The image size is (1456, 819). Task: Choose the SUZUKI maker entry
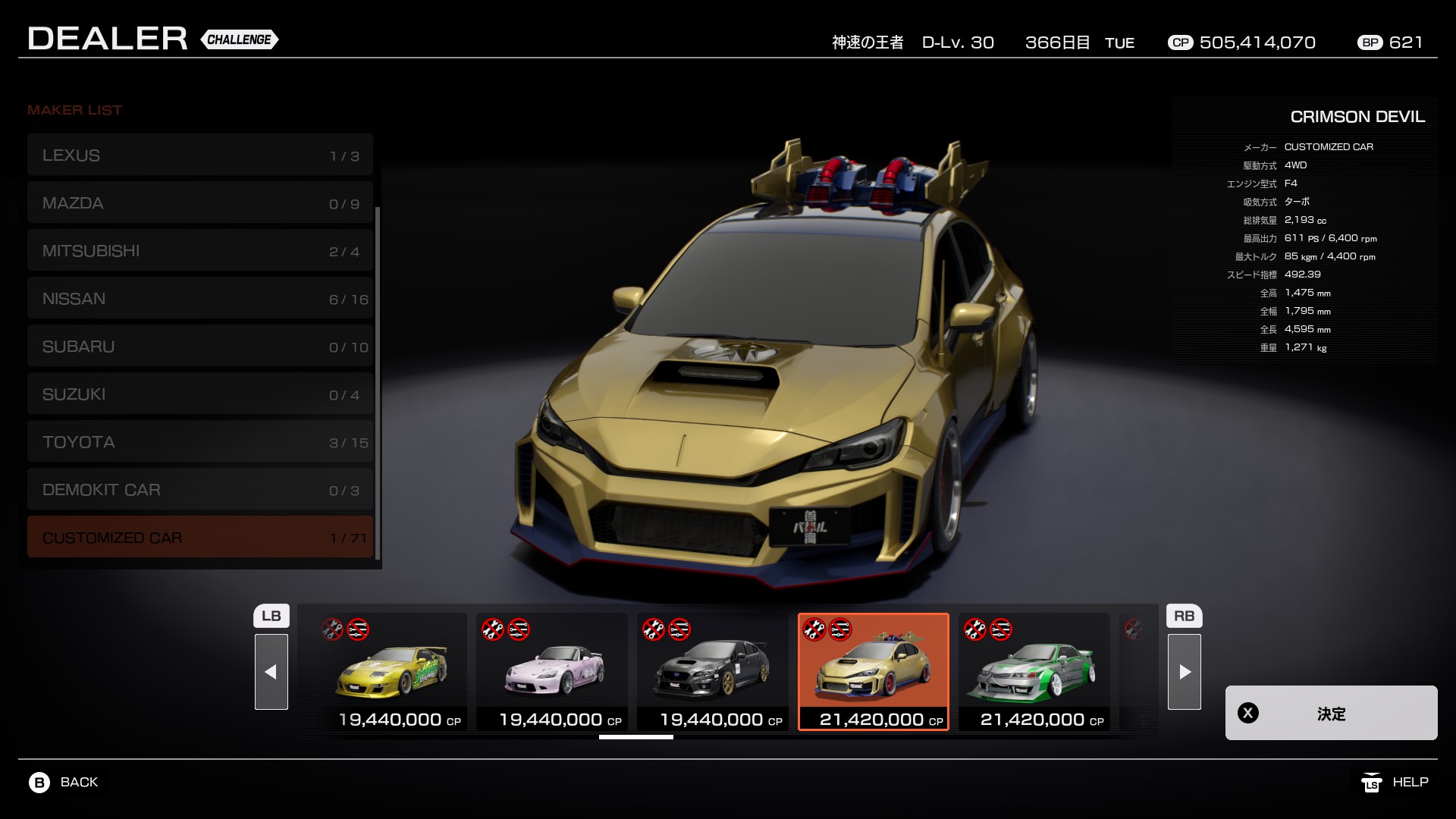[x=199, y=394]
